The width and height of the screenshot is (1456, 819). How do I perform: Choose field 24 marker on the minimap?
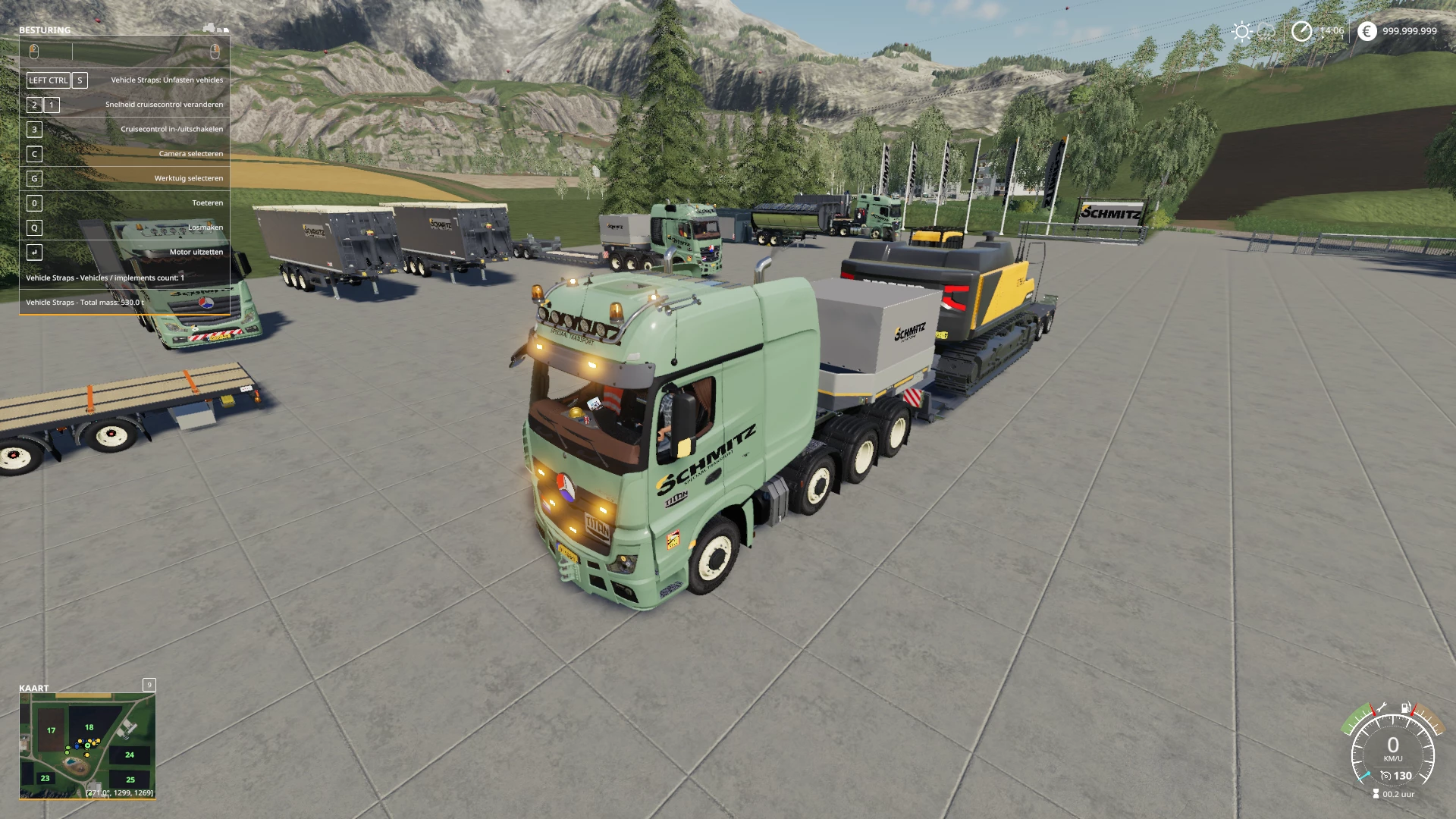tap(130, 755)
